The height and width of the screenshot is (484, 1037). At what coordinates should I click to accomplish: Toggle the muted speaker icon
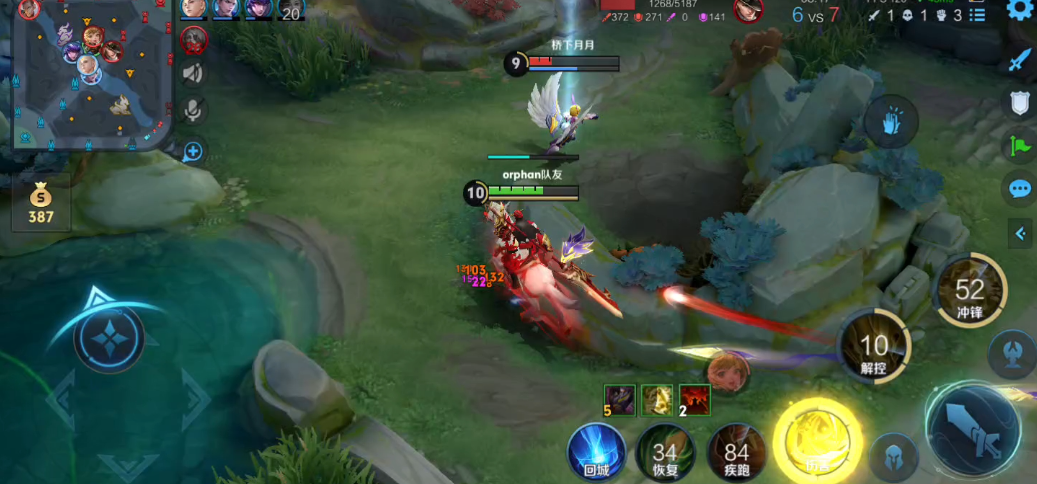coord(193,73)
